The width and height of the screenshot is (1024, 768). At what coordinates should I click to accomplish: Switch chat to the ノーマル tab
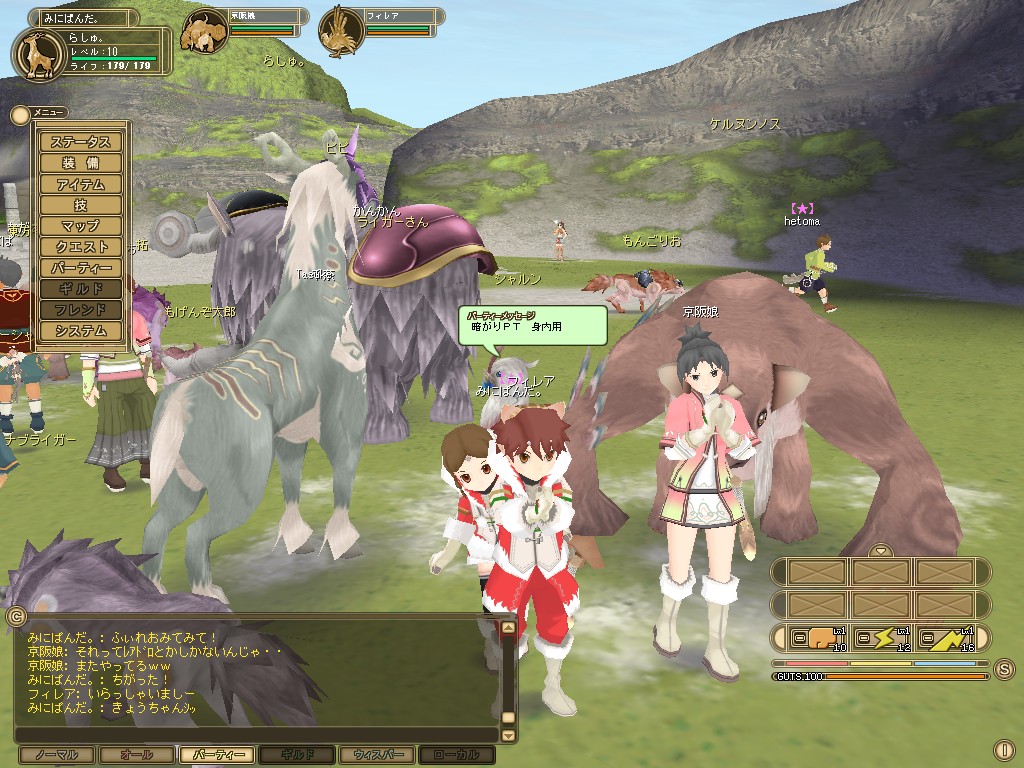[57, 755]
